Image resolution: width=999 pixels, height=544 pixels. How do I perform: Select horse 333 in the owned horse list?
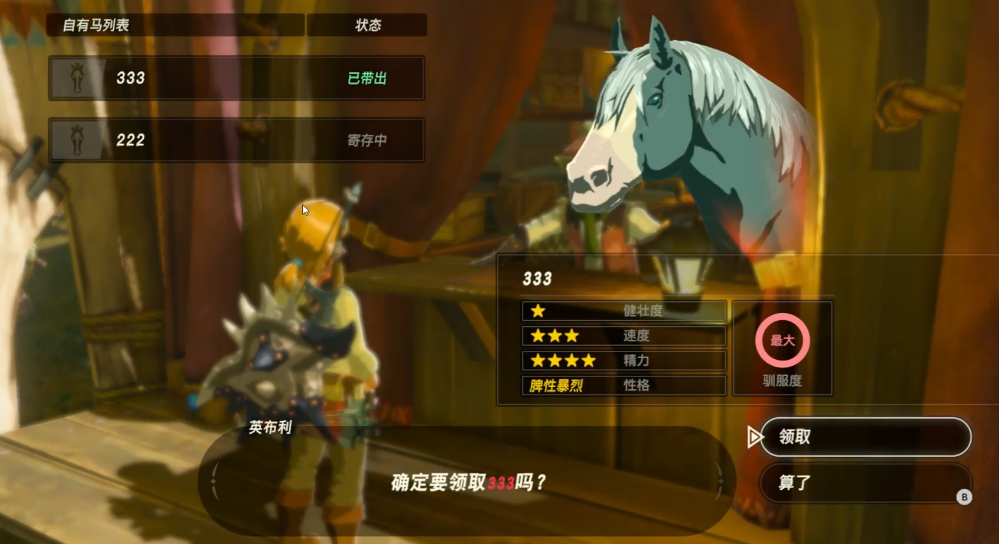[x=236, y=78]
